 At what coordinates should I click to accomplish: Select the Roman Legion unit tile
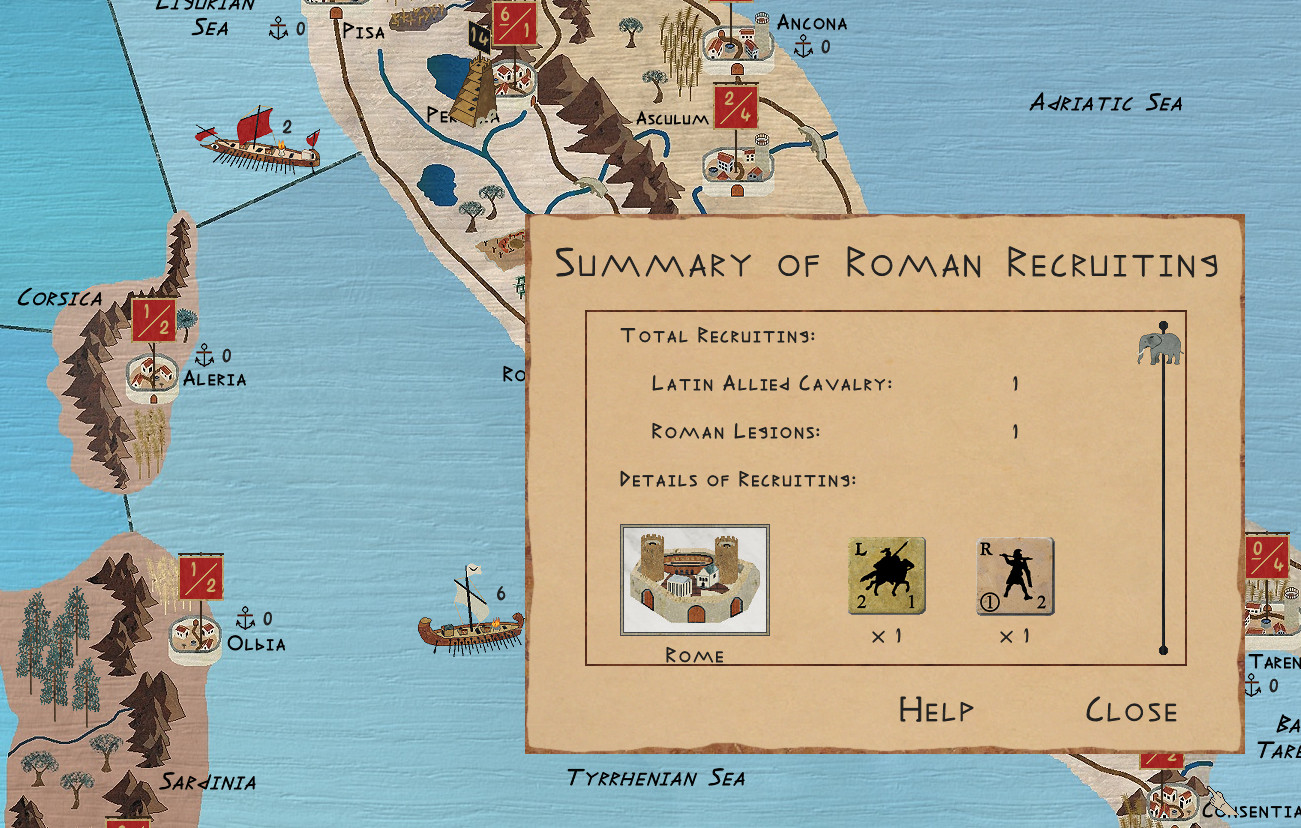1014,576
